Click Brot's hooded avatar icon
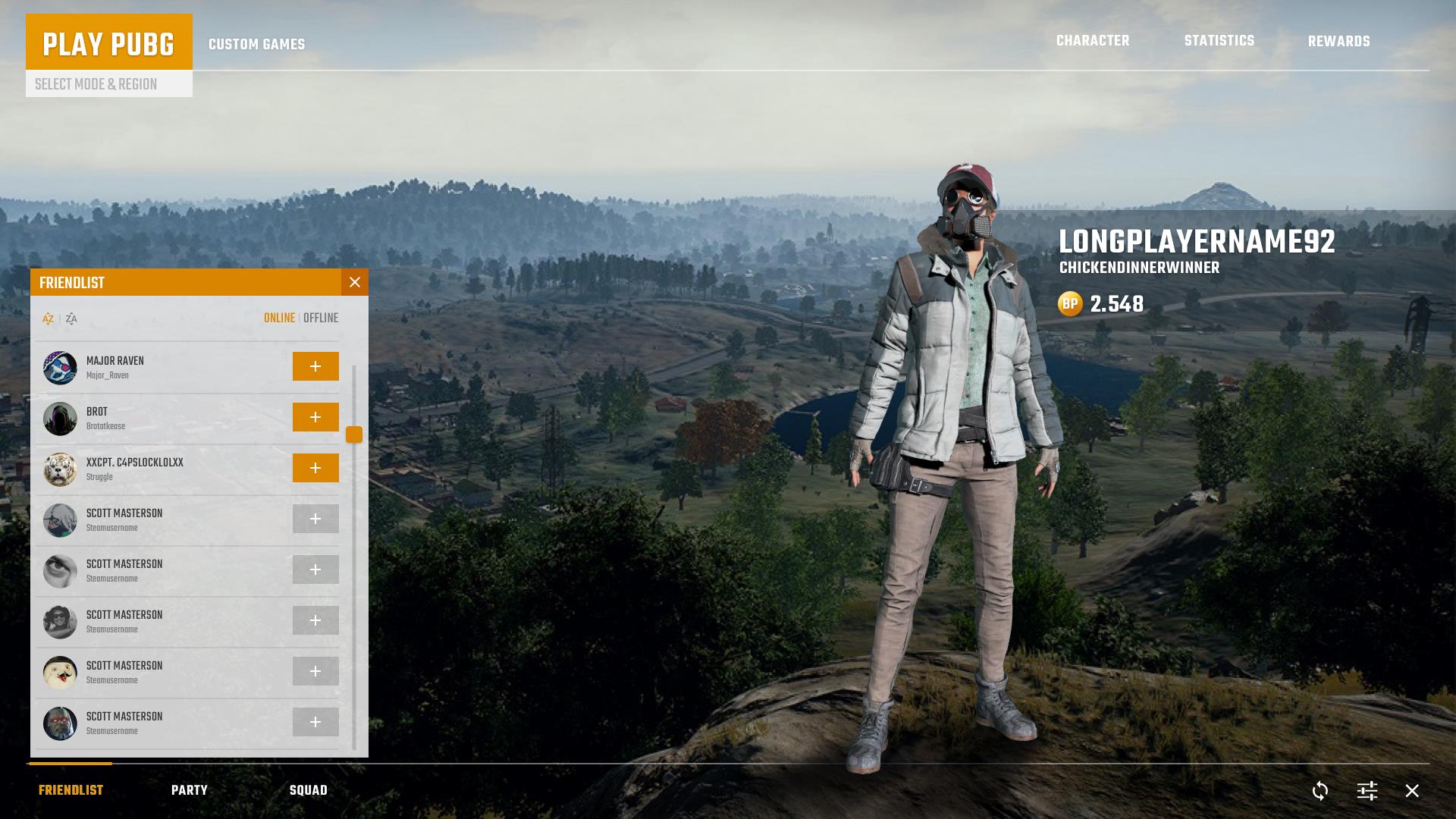 click(x=60, y=417)
